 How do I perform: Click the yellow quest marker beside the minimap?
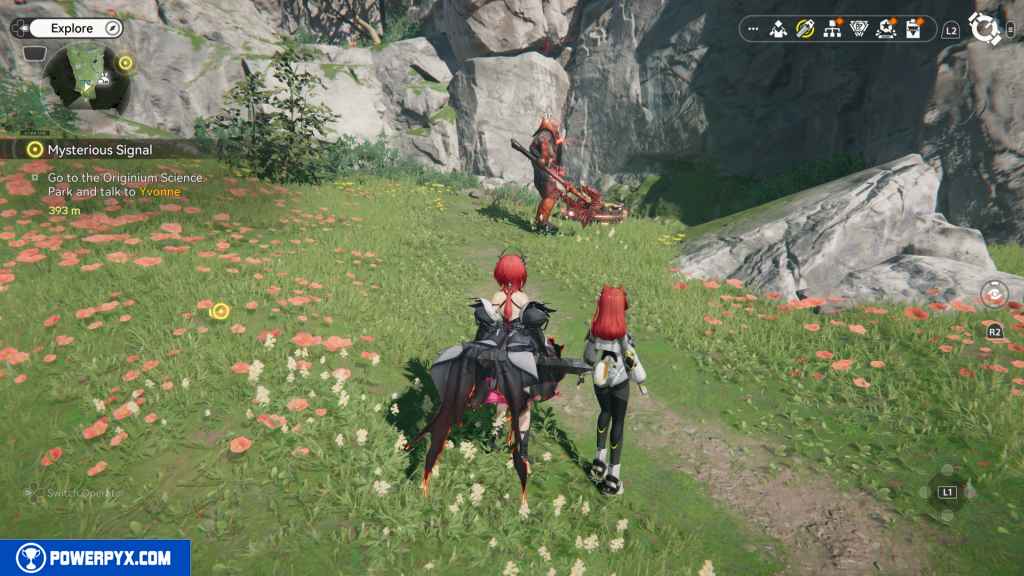[x=125, y=62]
